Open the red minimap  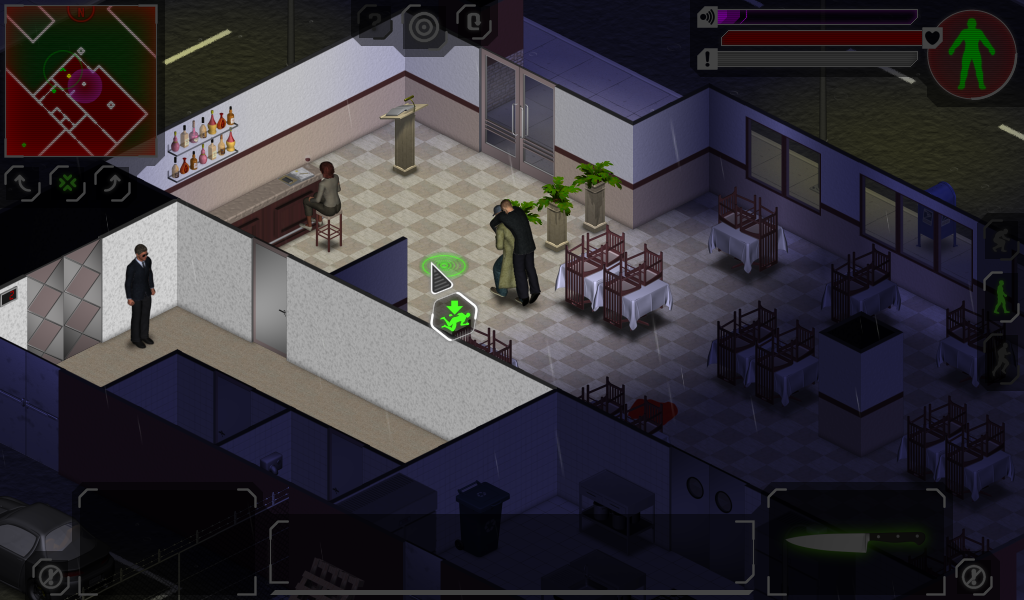[81, 80]
